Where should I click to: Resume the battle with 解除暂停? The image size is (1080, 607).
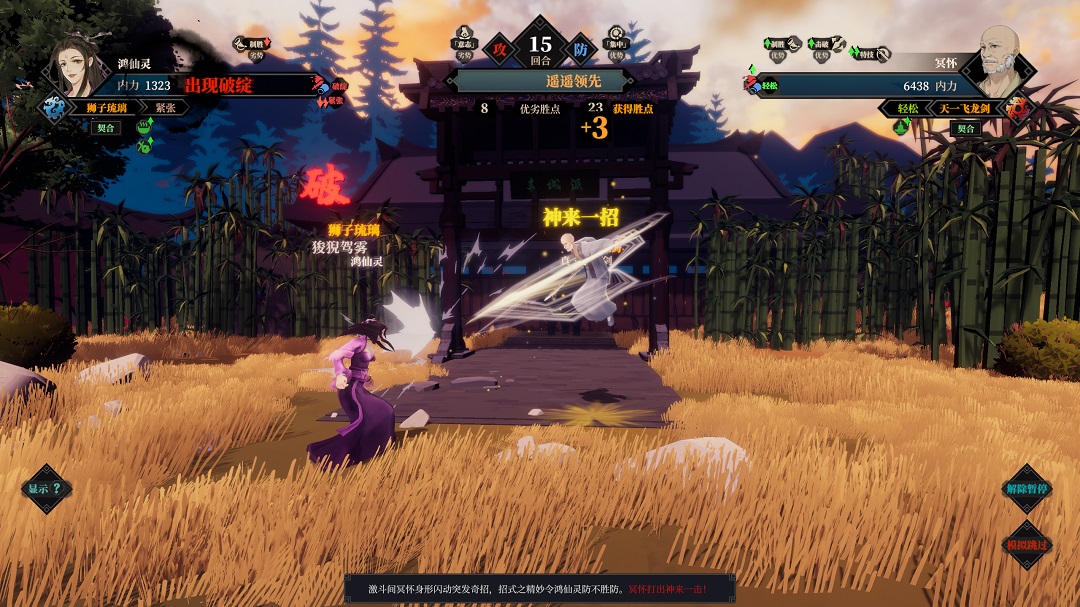click(1027, 489)
